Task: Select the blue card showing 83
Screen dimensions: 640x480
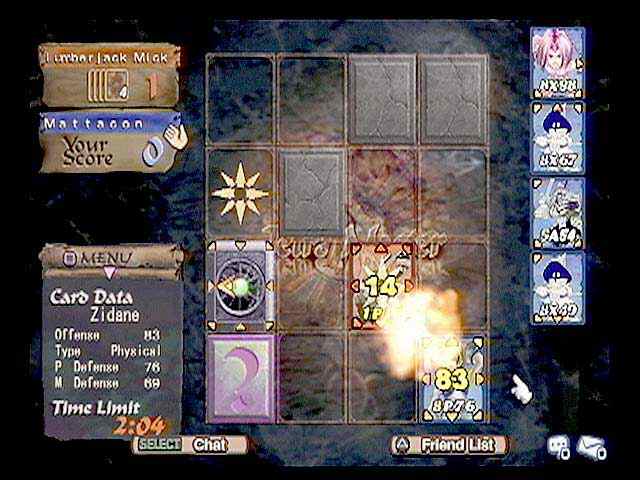Action: pos(452,378)
